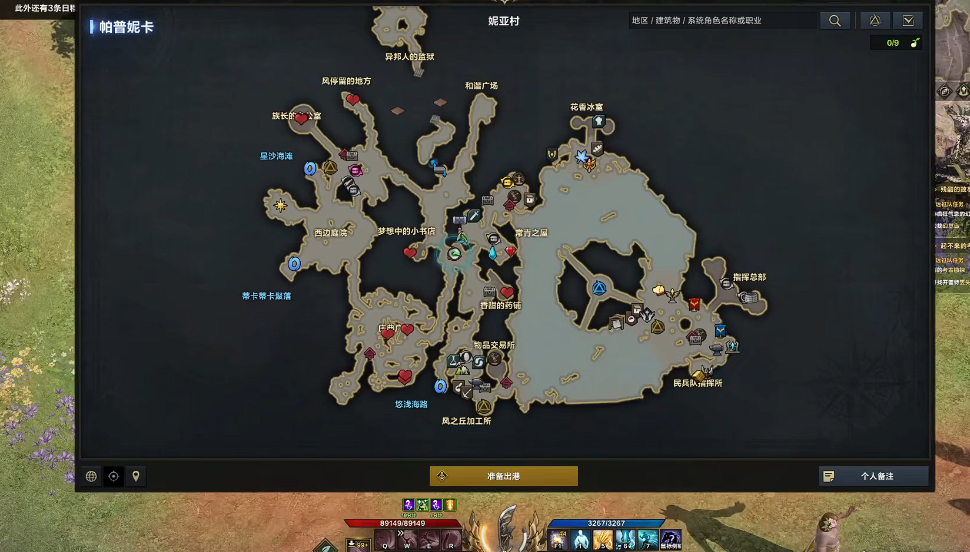Click the 准备出港 set sail button
This screenshot has height=552, width=970.
pyautogui.click(x=503, y=476)
